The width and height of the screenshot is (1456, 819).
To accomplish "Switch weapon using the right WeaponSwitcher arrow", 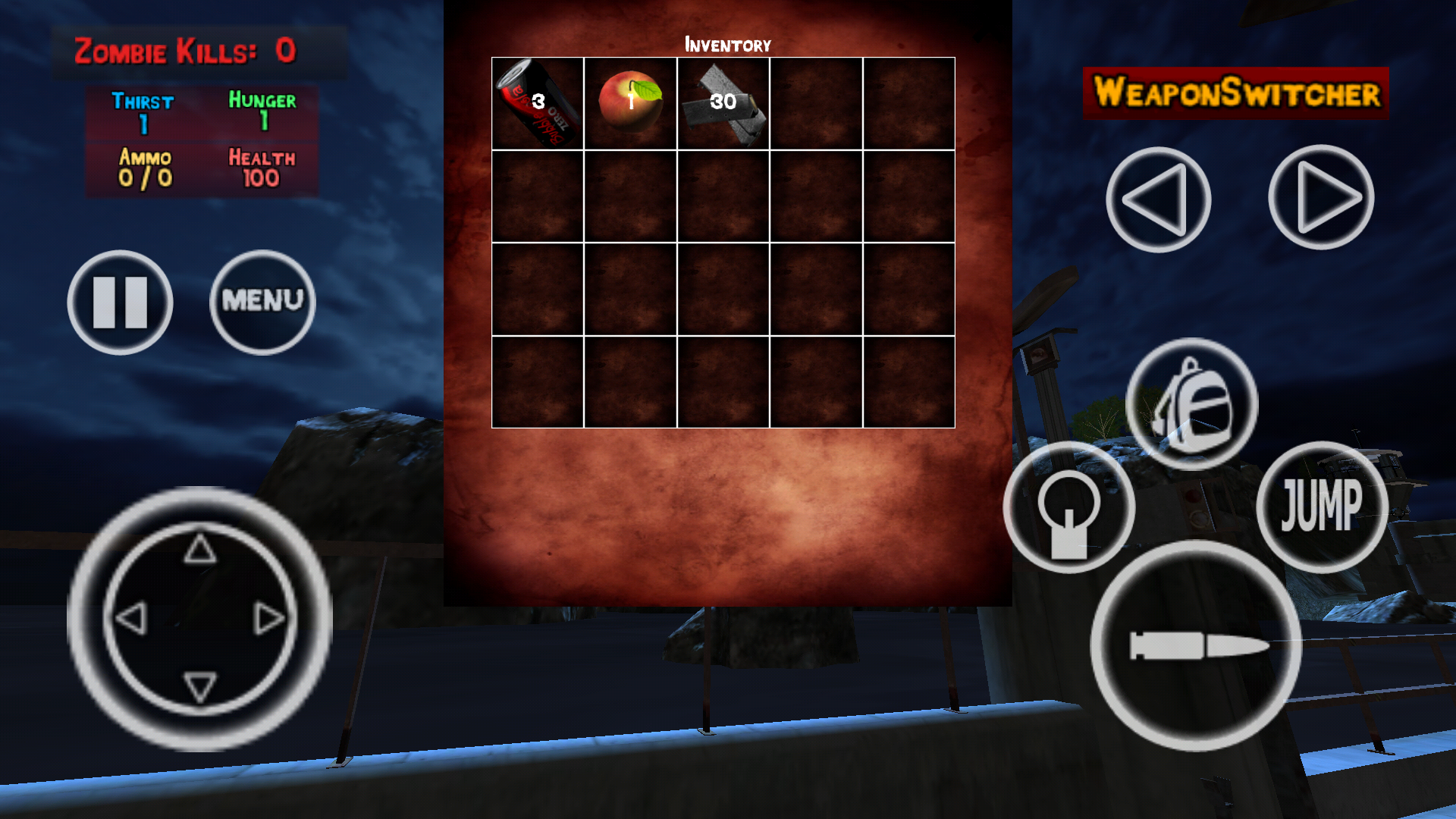I will click(x=1322, y=197).
